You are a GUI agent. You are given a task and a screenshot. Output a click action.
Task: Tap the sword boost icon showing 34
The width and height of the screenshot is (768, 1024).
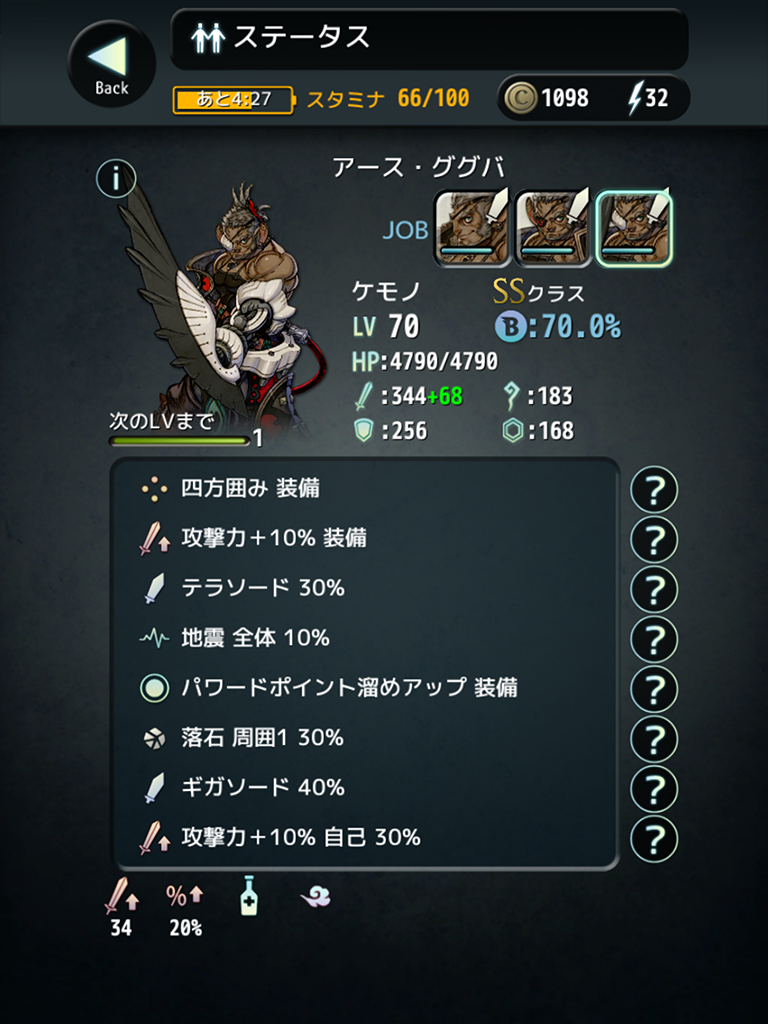121,898
